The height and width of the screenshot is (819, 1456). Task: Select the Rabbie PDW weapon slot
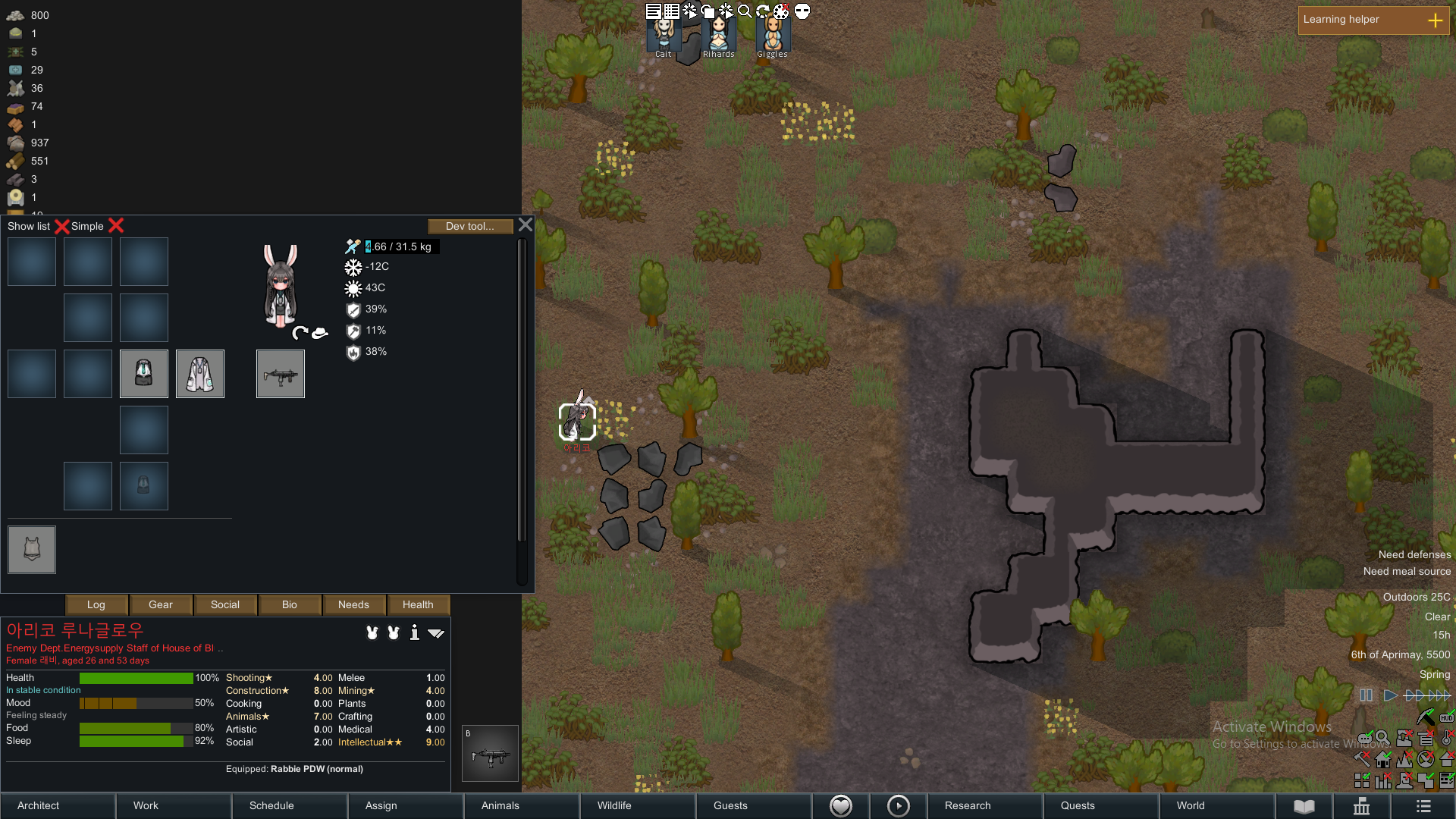pos(281,374)
